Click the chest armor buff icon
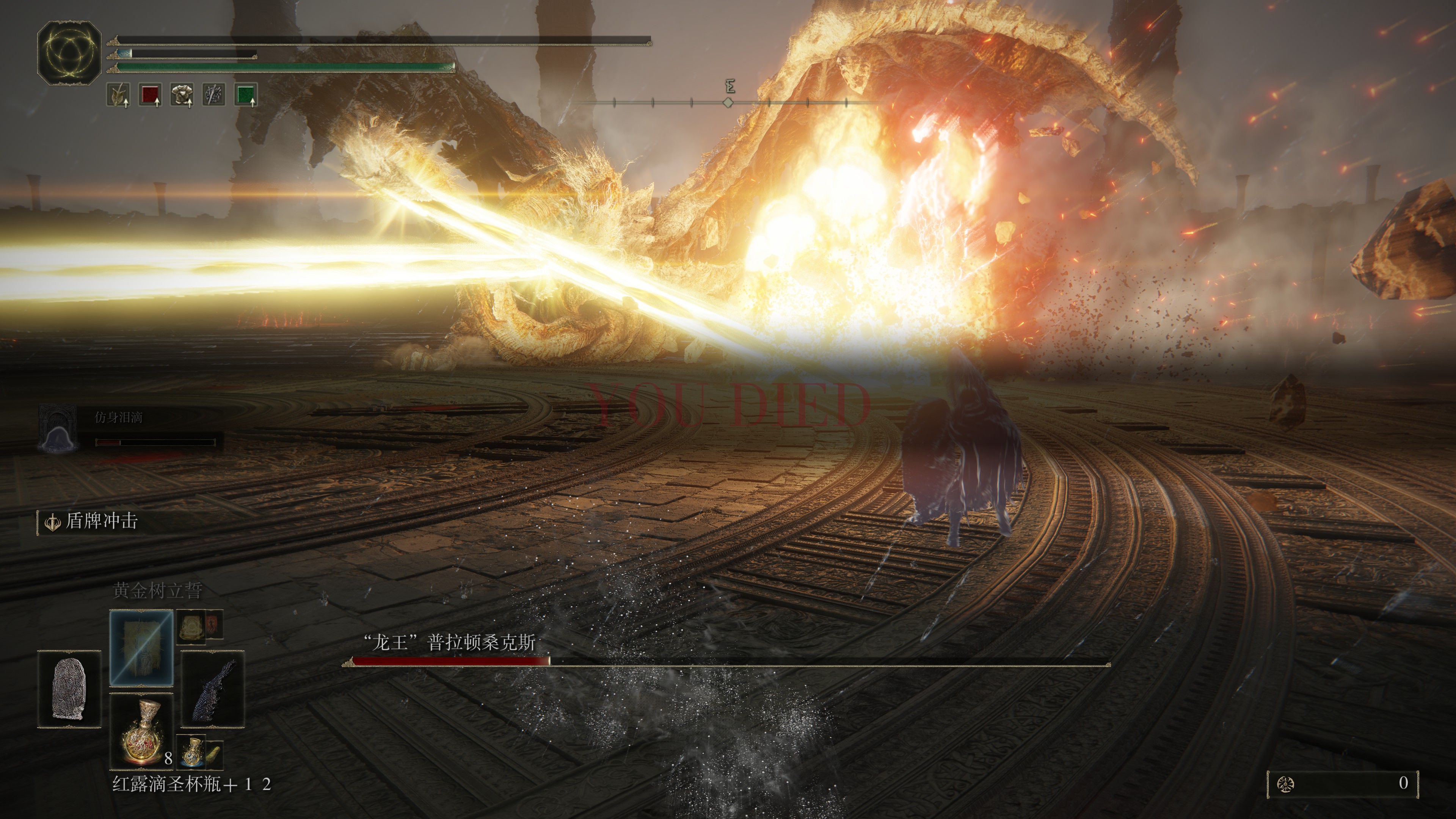Screen dimensions: 1456x819 tap(182, 94)
